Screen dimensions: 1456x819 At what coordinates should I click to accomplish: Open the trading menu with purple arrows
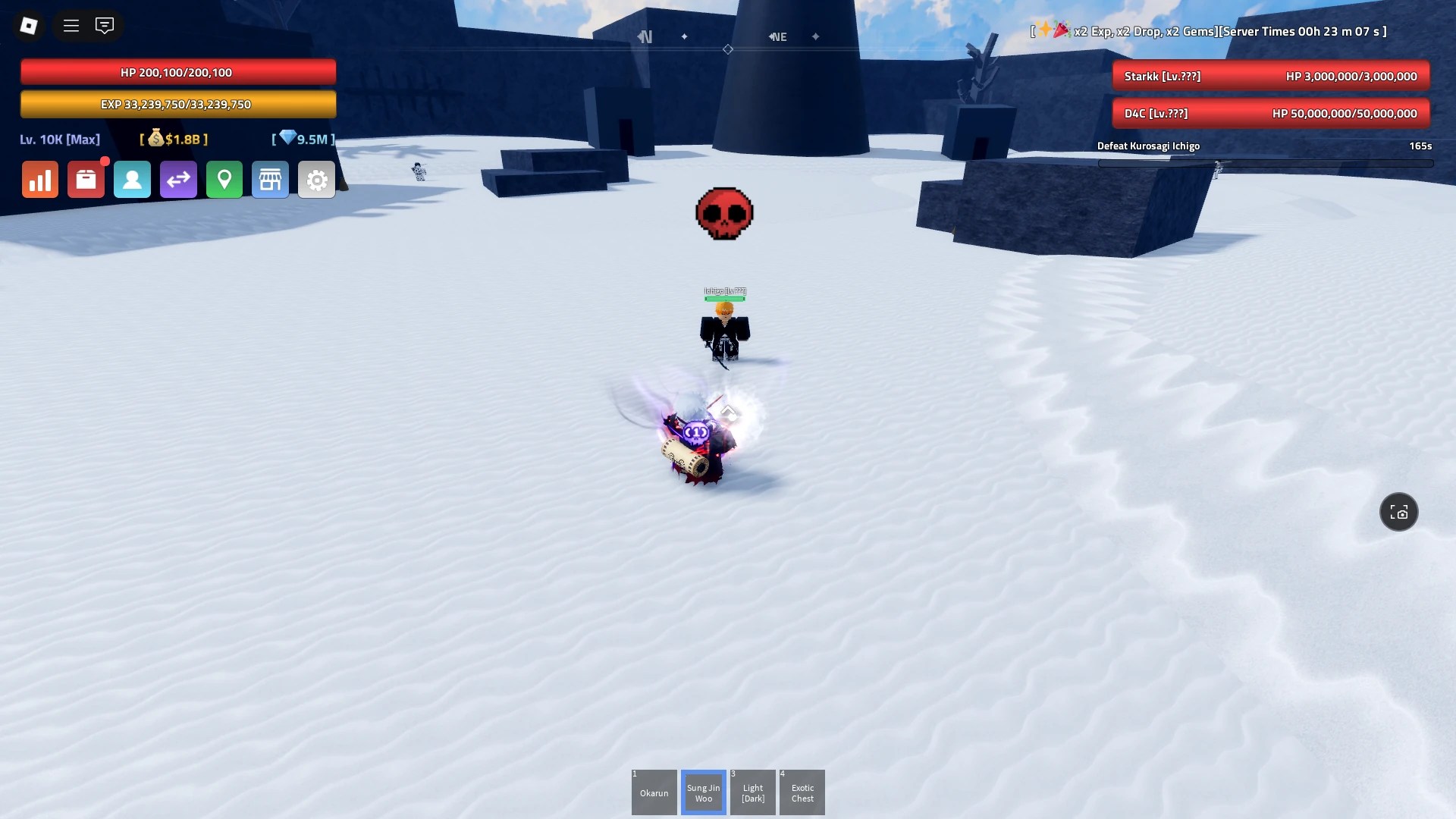(178, 180)
